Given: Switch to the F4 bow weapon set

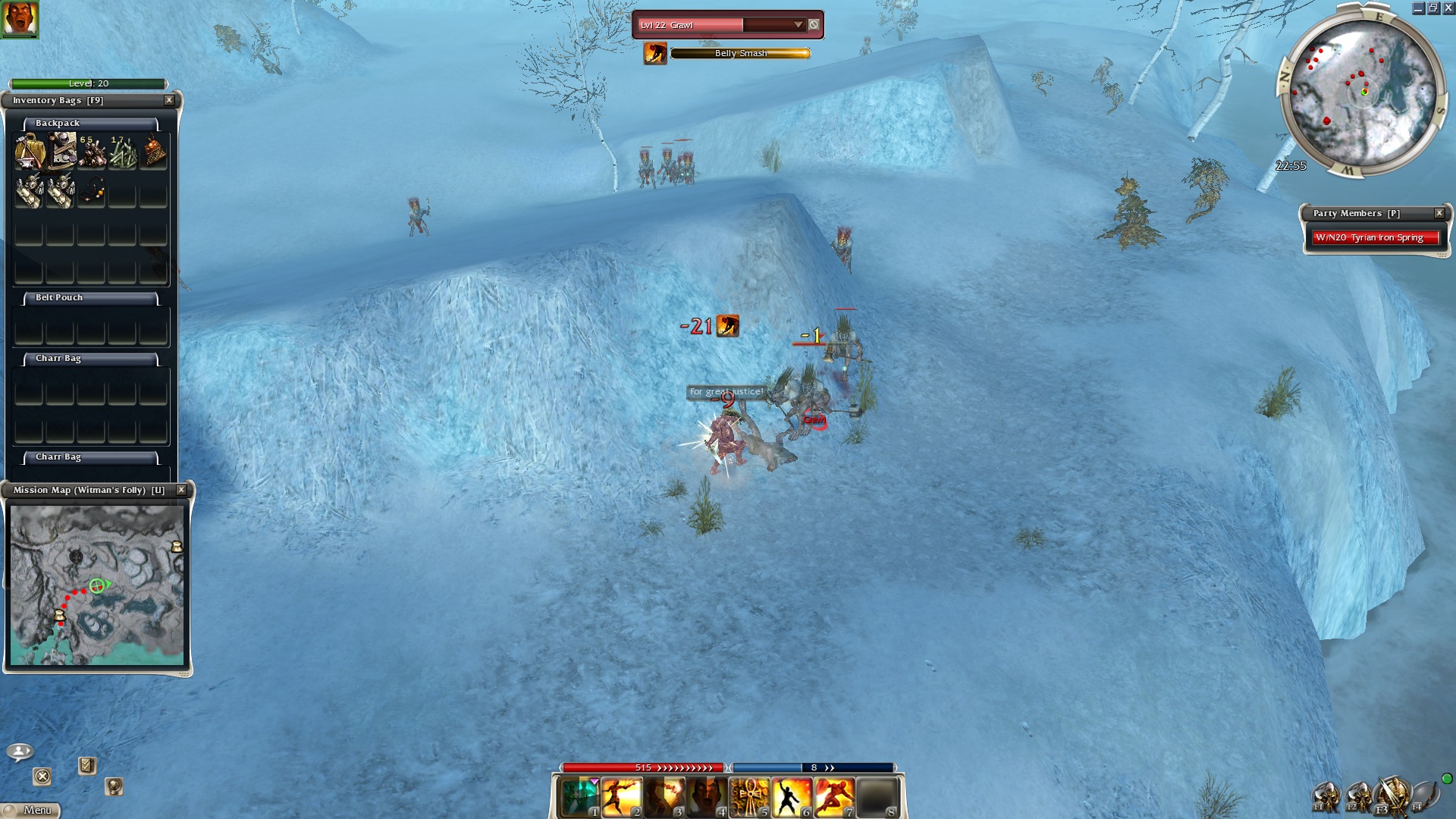Looking at the screenshot, I should 1424,796.
